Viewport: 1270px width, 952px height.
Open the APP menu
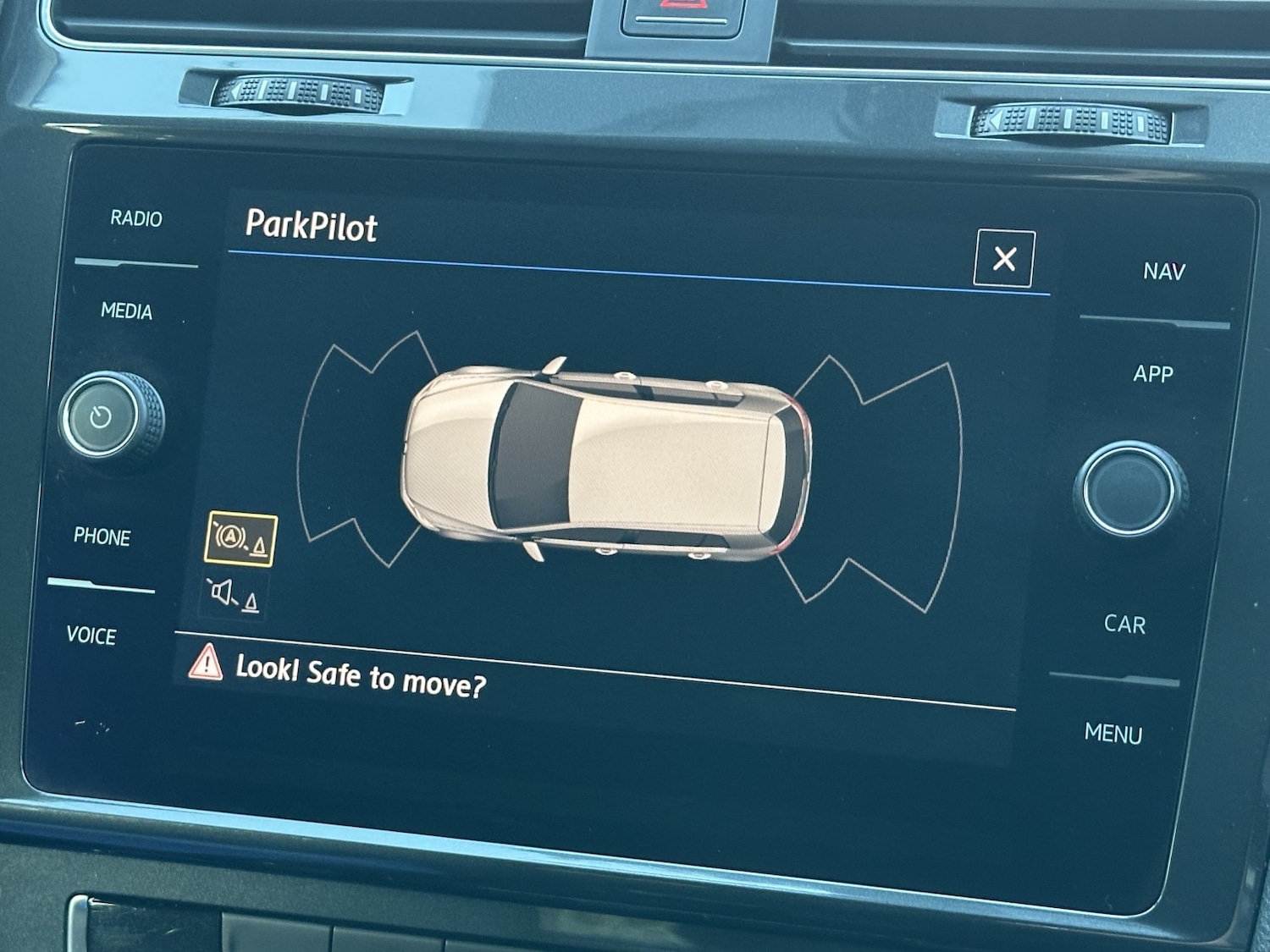pyautogui.click(x=1153, y=374)
